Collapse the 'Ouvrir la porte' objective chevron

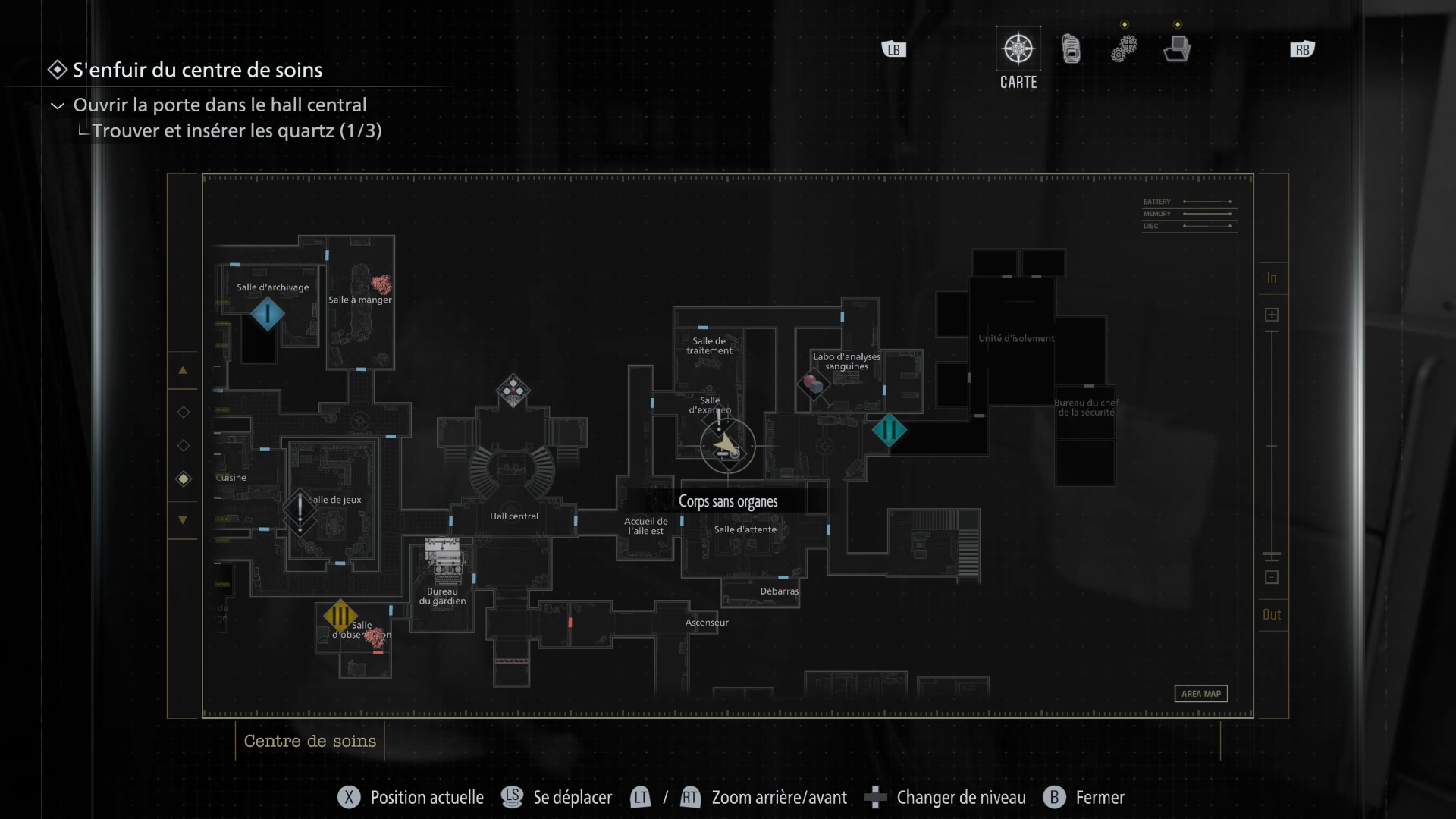tap(57, 105)
